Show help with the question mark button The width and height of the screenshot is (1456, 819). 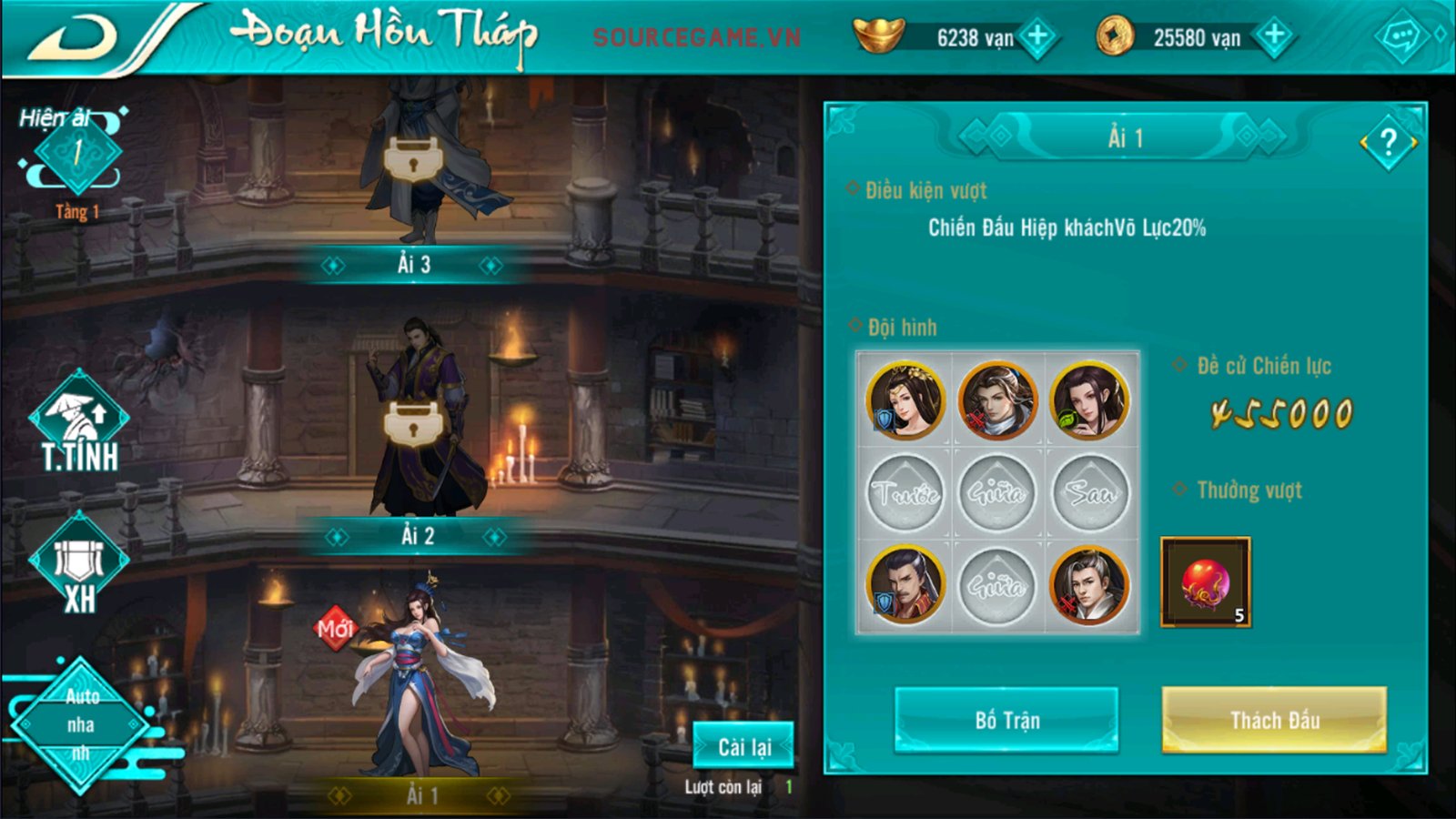(x=1388, y=143)
